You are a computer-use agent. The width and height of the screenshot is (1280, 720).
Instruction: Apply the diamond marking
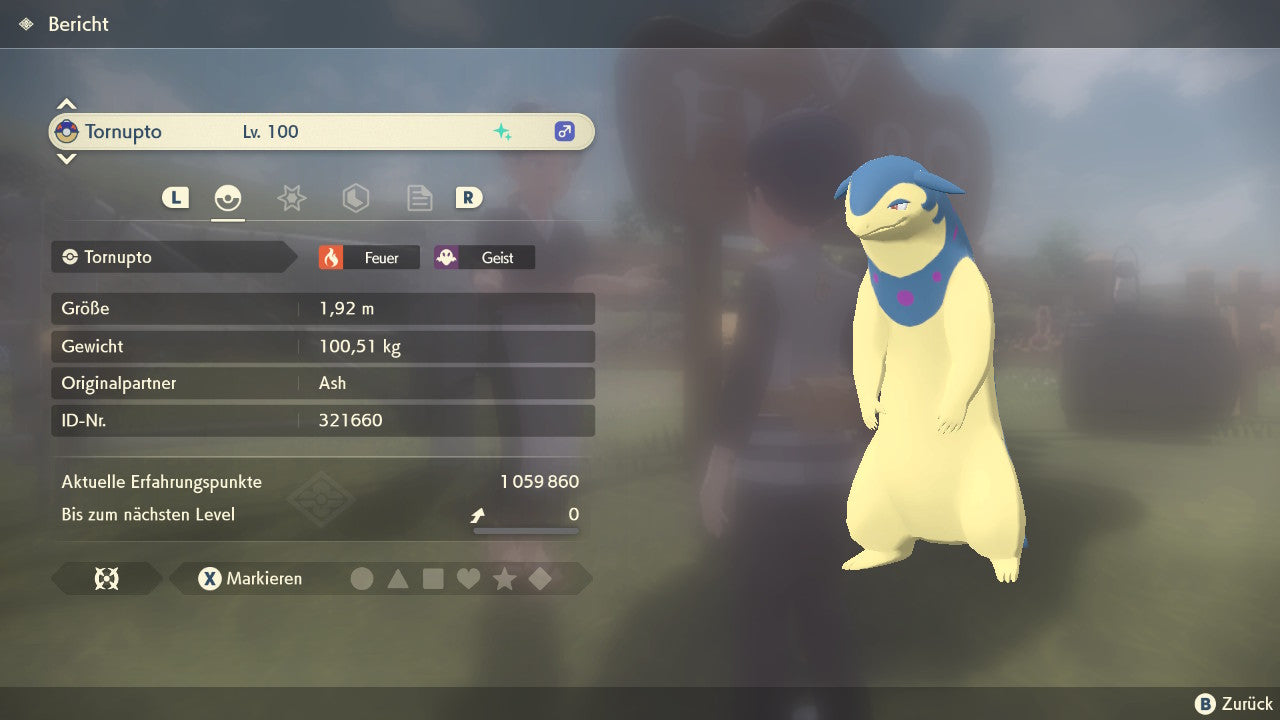[540, 578]
